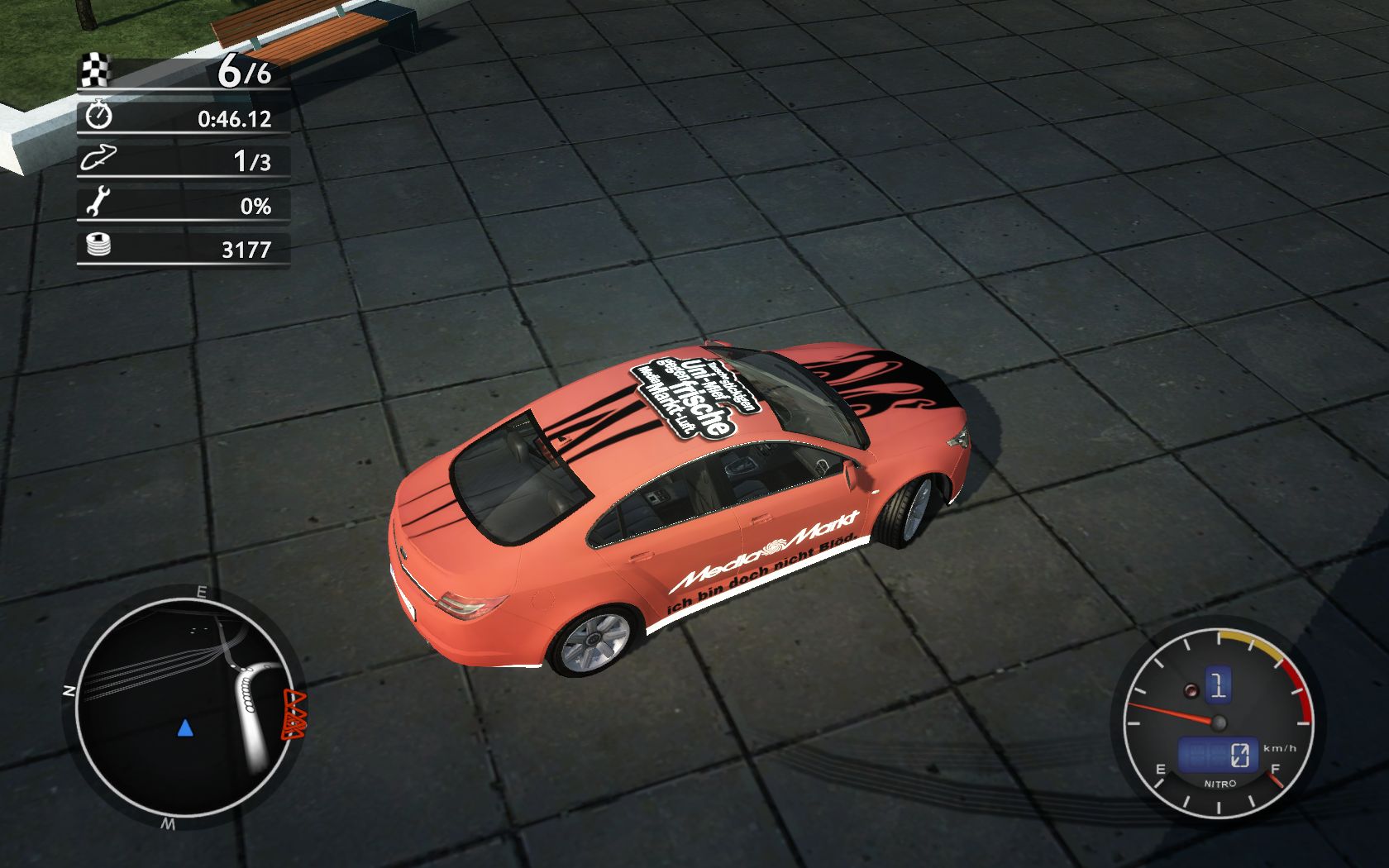1389x868 pixels.
Task: Select the blue player arrow on the minimap
Action: coord(185,728)
